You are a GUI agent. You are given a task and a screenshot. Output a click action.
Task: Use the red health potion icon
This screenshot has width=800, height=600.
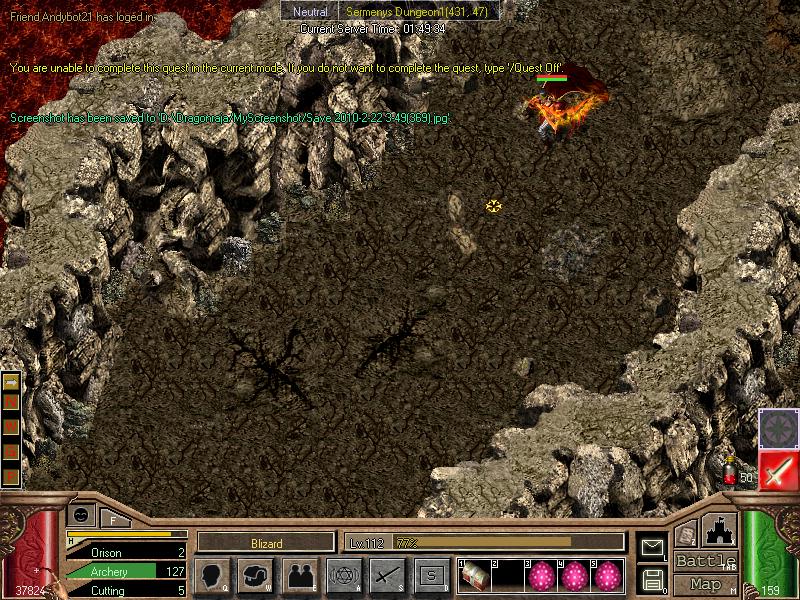(731, 472)
